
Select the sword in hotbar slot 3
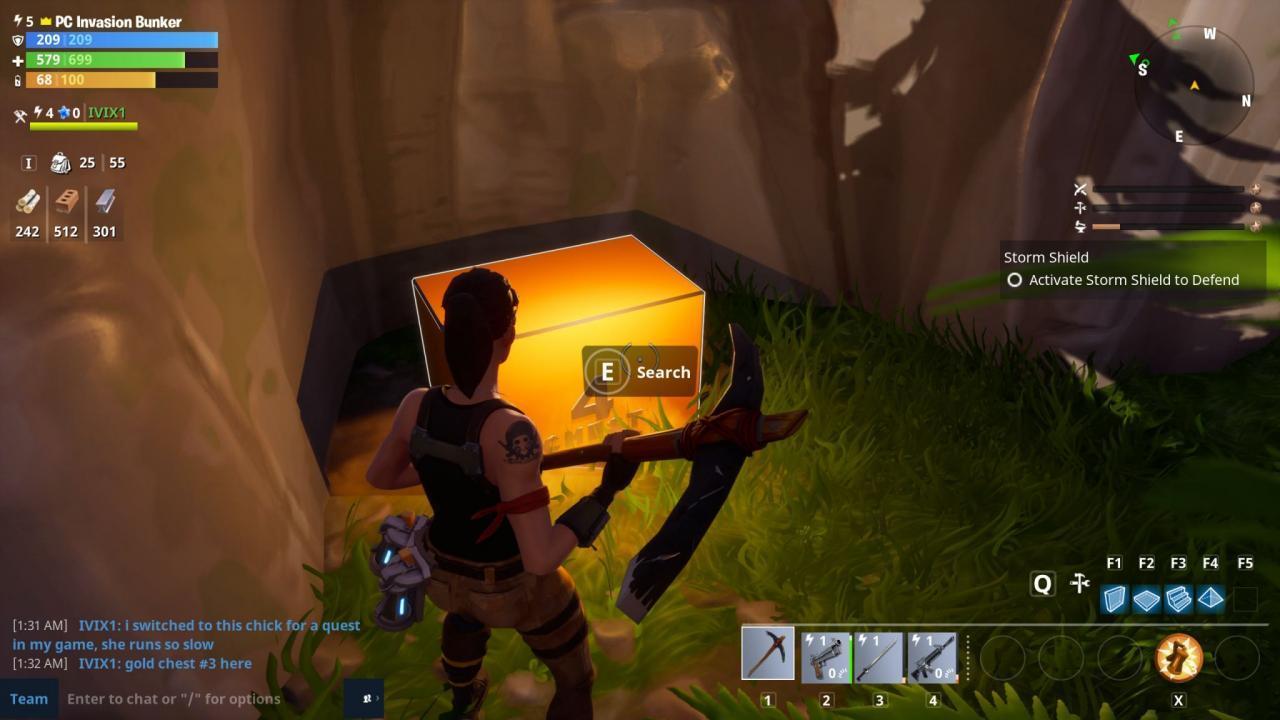(x=879, y=652)
